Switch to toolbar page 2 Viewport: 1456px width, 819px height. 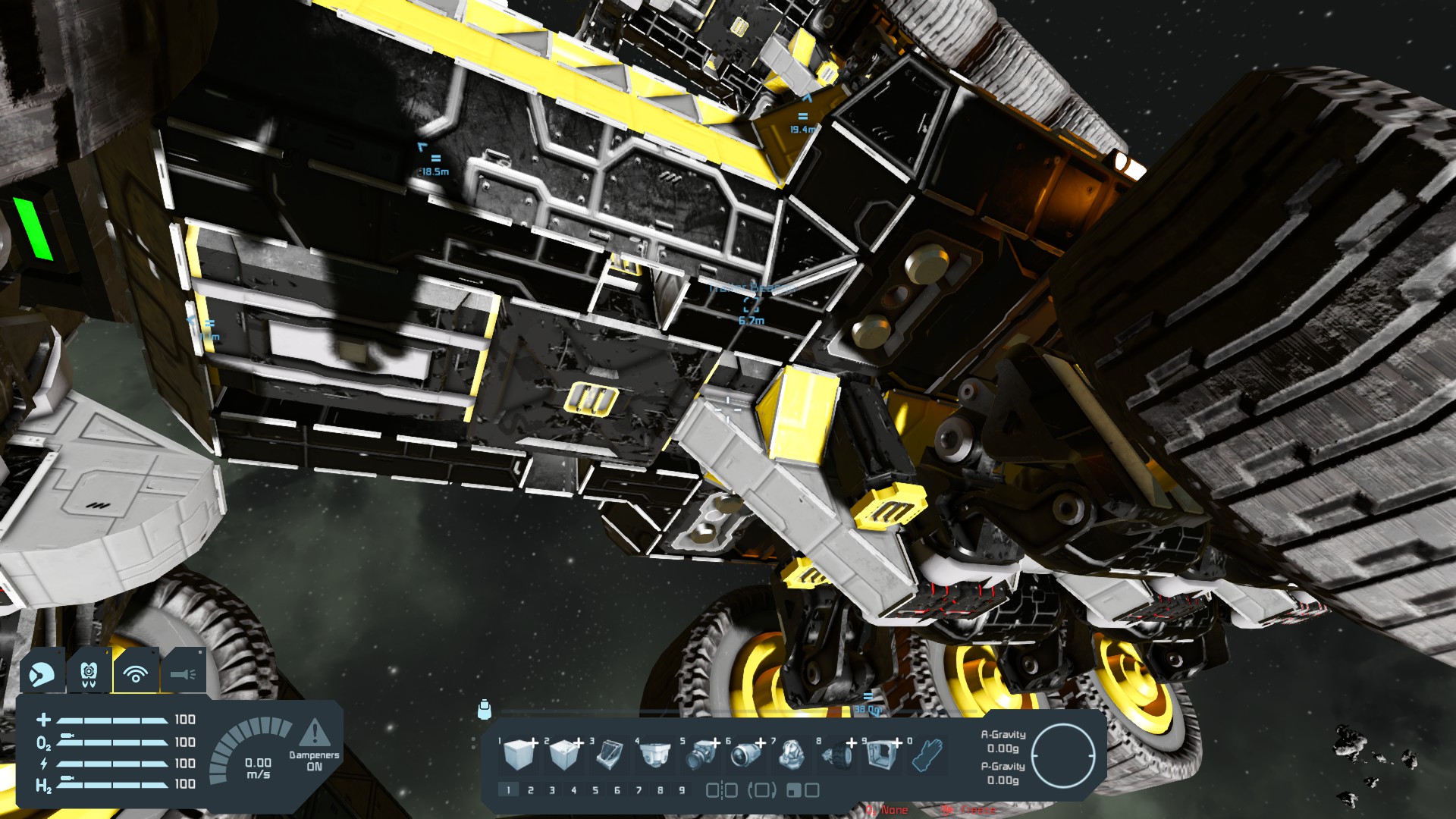point(530,790)
